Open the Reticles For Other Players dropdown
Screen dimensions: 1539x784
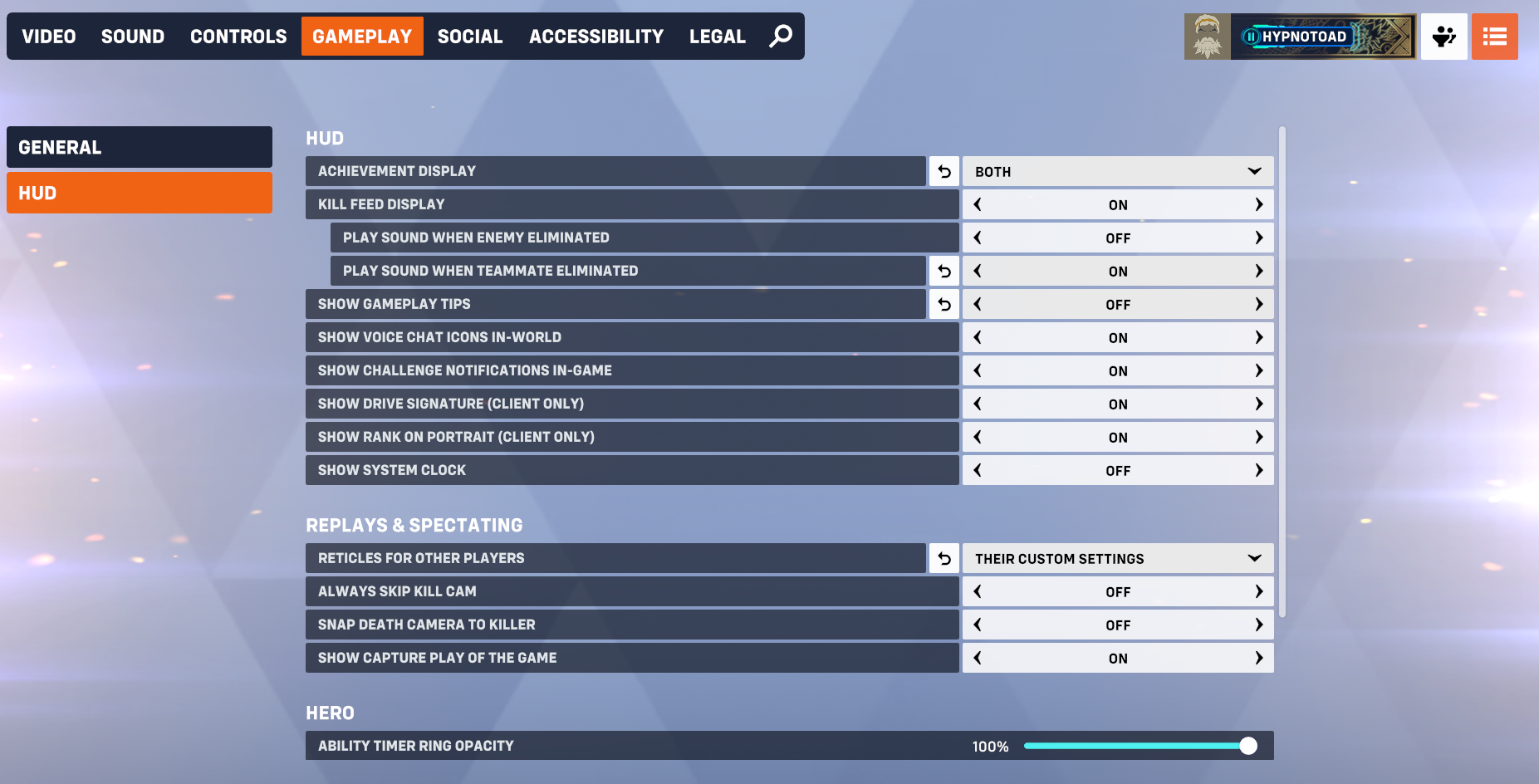[1117, 558]
